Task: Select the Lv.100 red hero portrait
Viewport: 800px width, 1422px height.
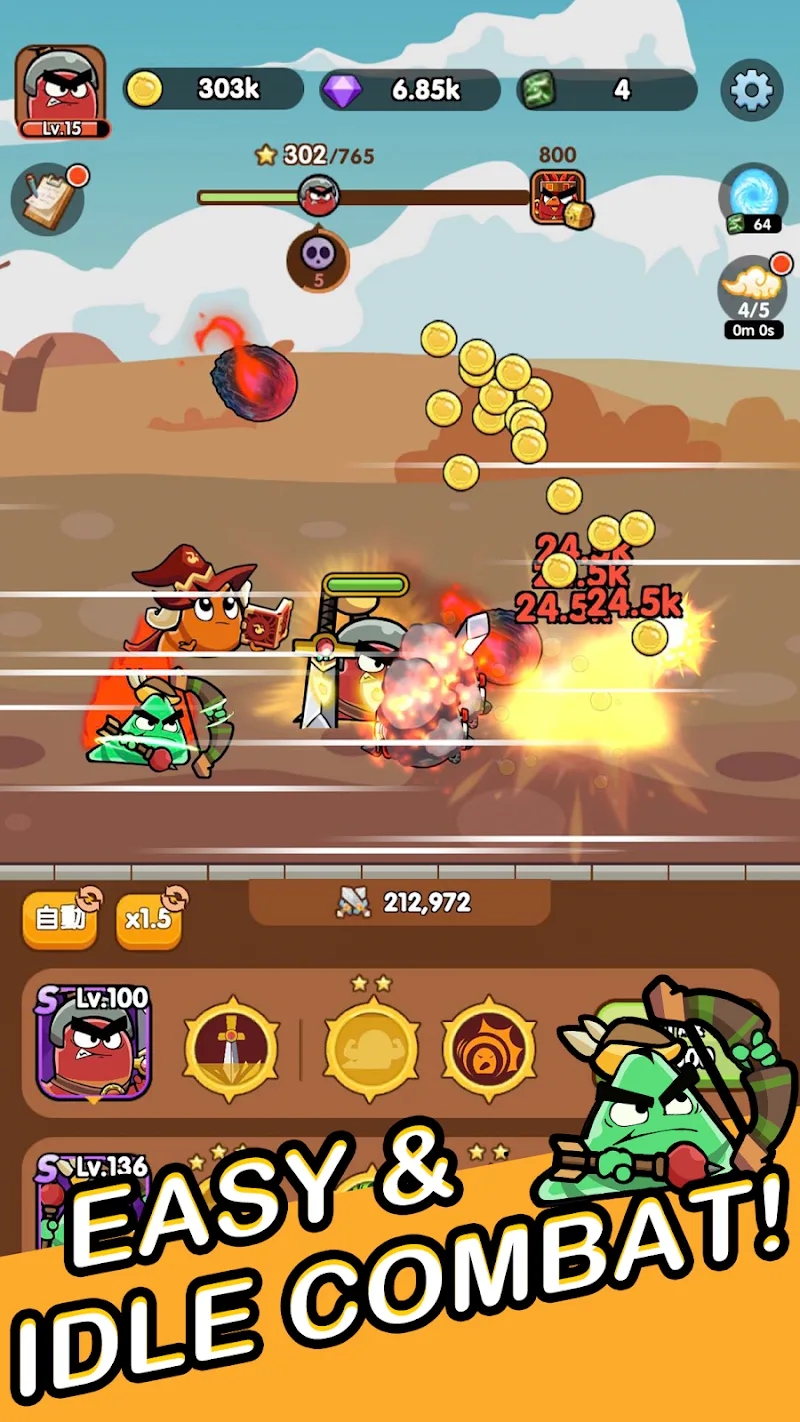Action: point(93,1042)
